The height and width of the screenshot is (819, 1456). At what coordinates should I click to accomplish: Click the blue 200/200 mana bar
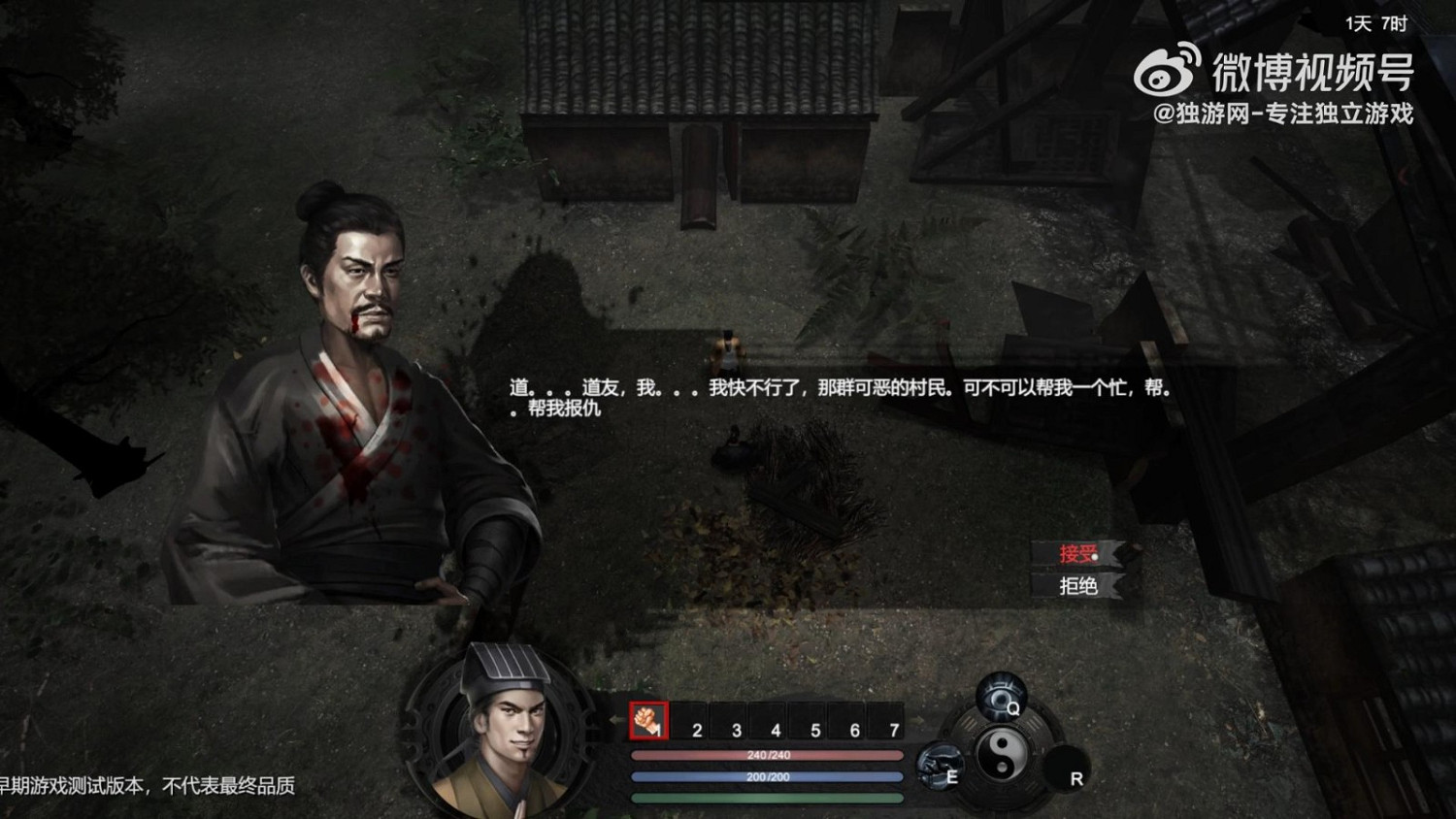766,776
